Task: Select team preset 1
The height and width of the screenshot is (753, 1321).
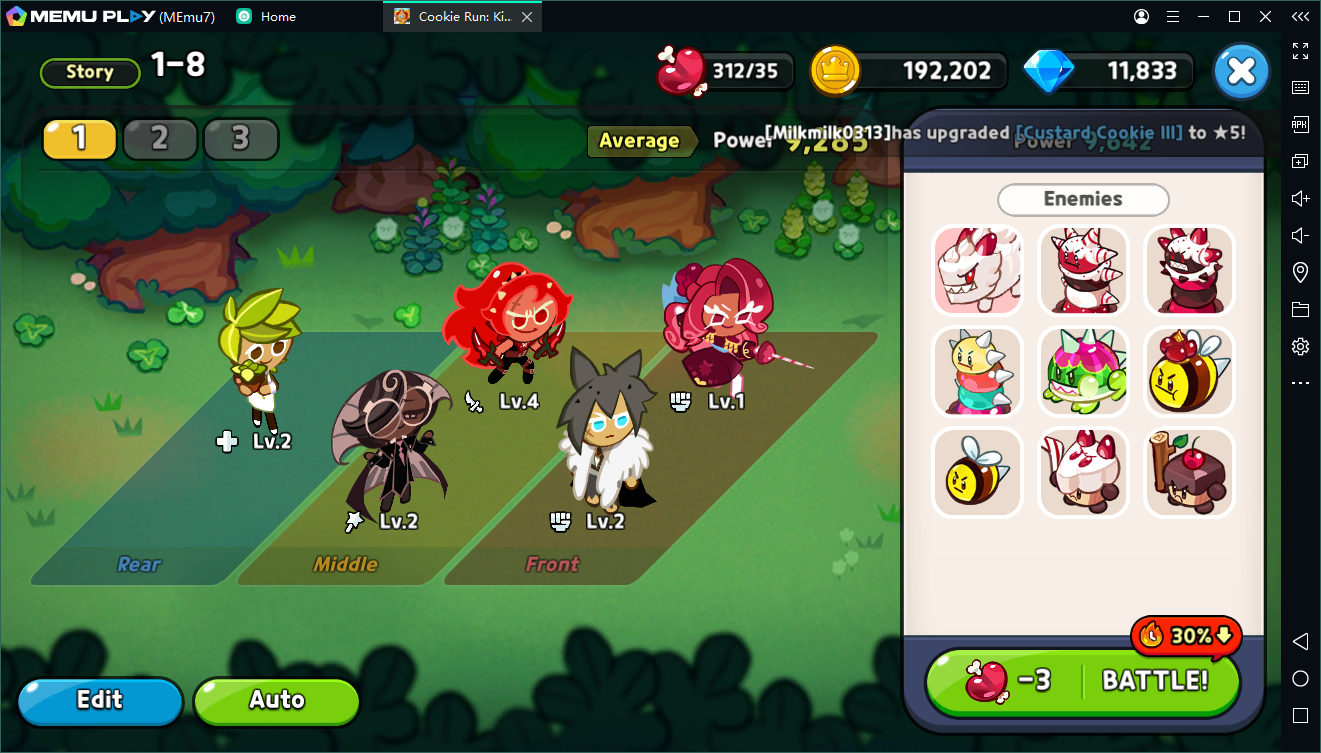Action: pos(80,139)
